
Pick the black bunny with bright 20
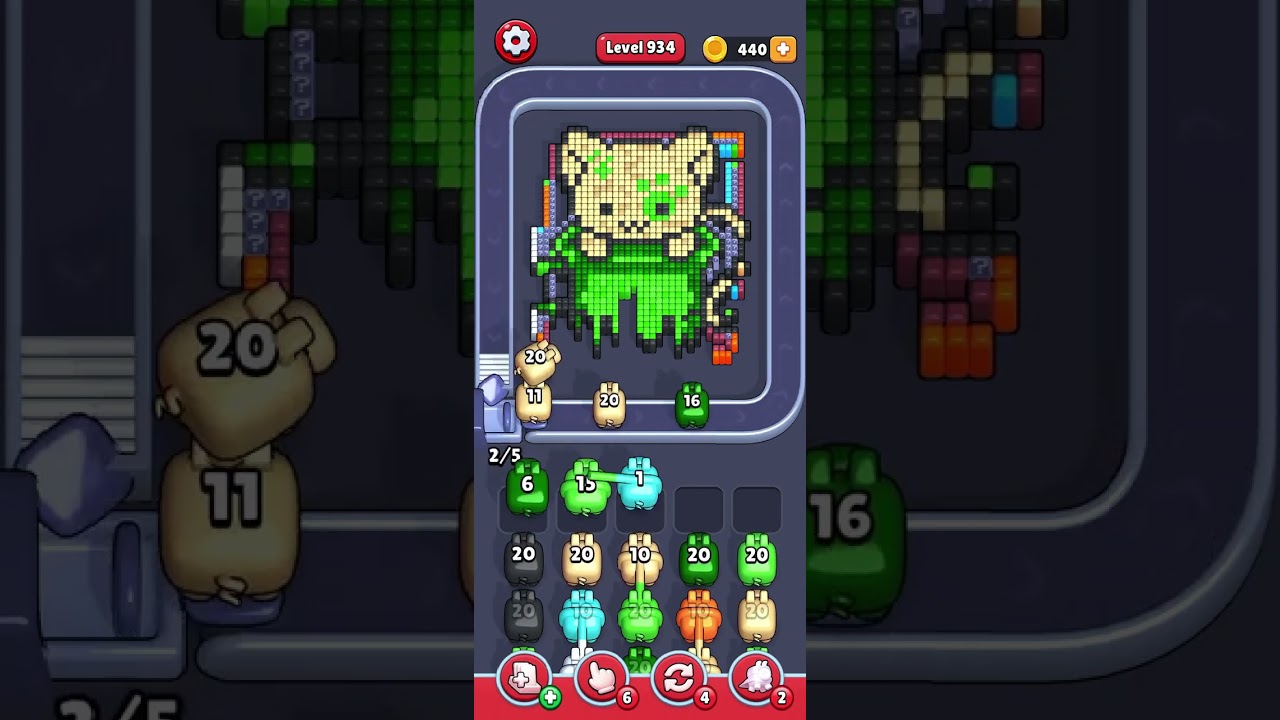tap(523, 559)
